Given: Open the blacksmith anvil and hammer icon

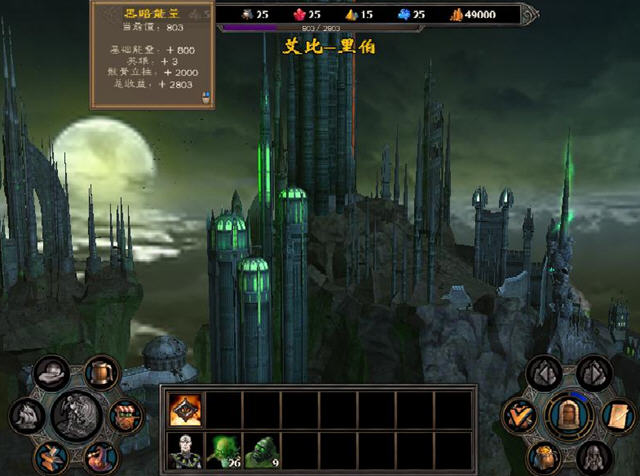Looking at the screenshot, I should click(50, 456).
